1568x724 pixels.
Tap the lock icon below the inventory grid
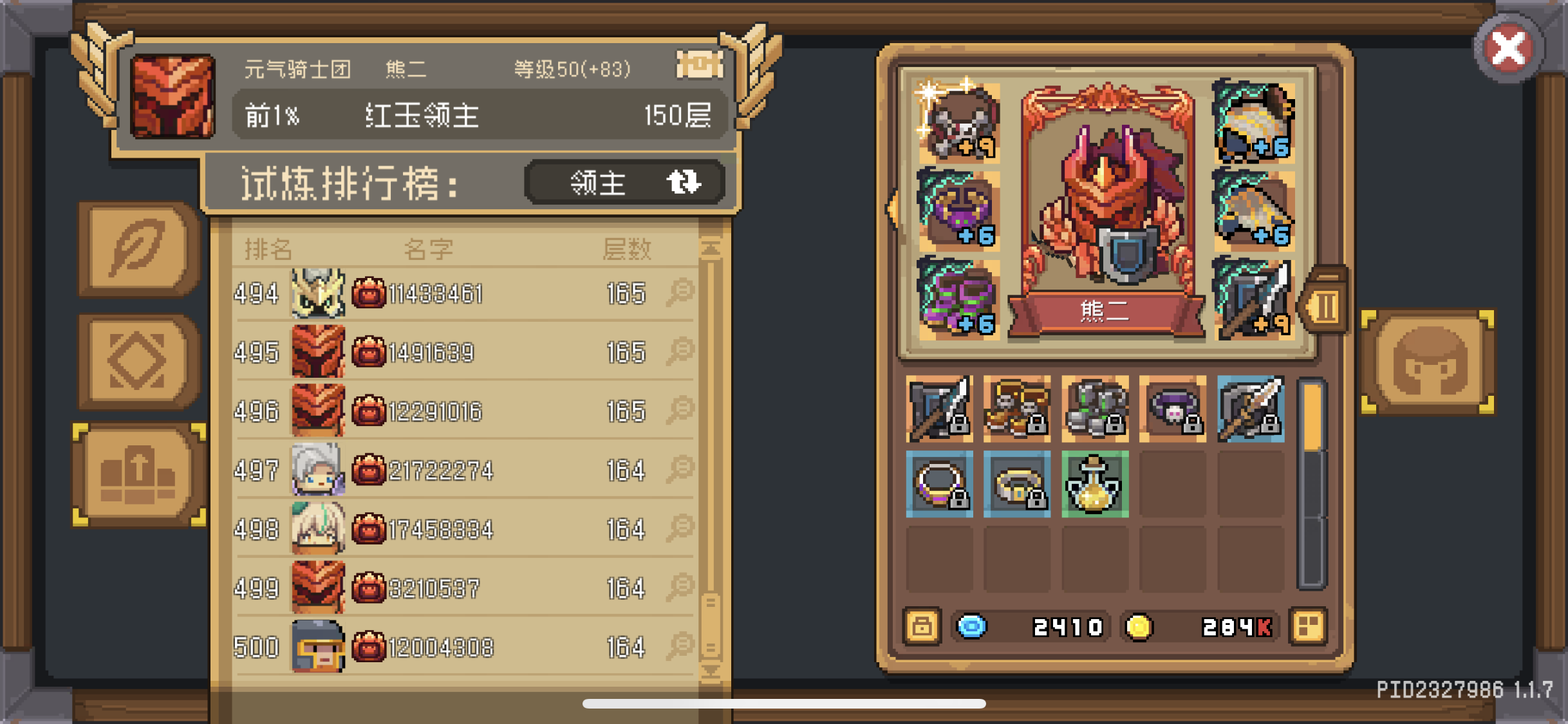(922, 626)
